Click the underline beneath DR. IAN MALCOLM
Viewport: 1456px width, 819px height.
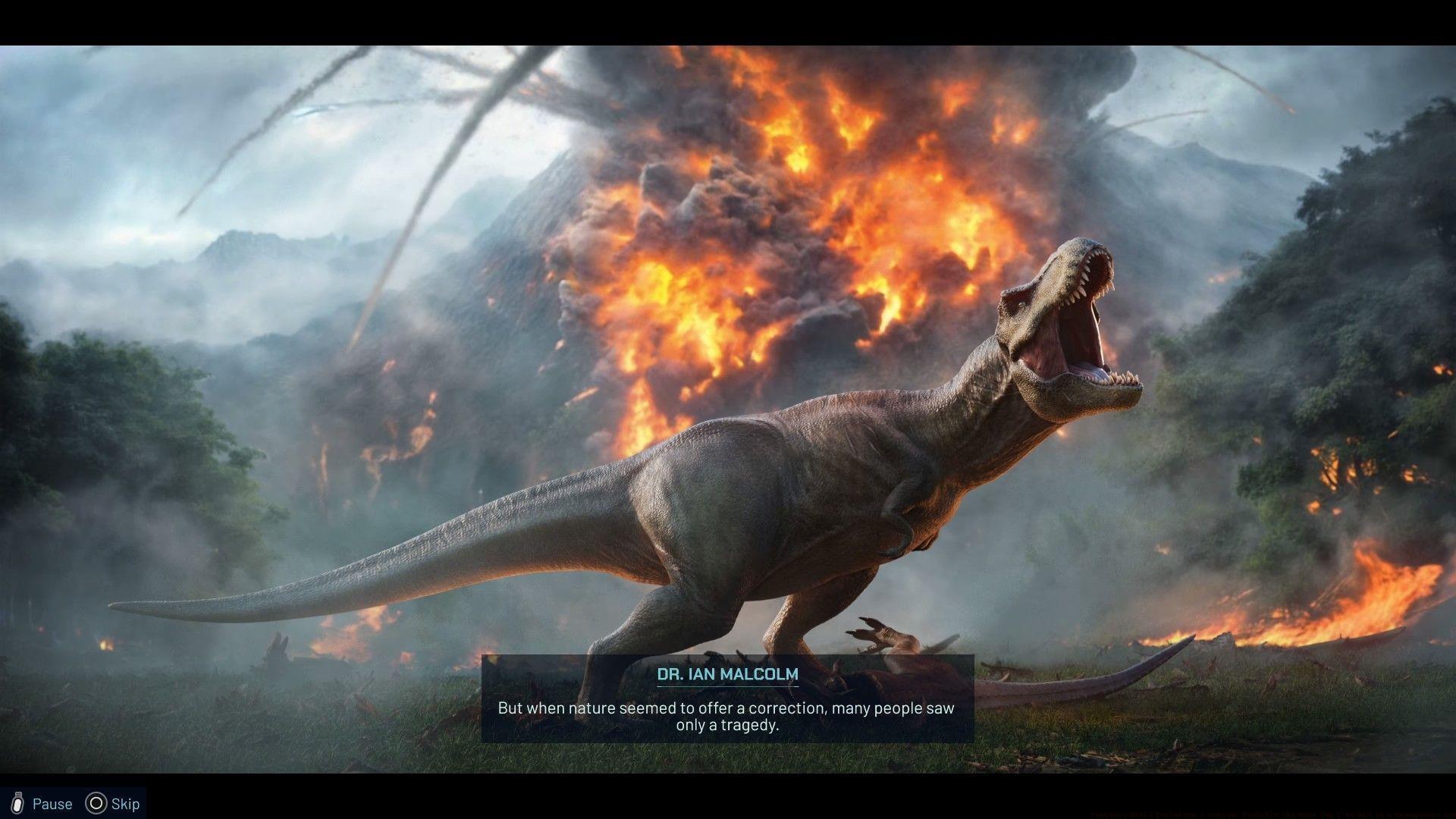point(727,686)
